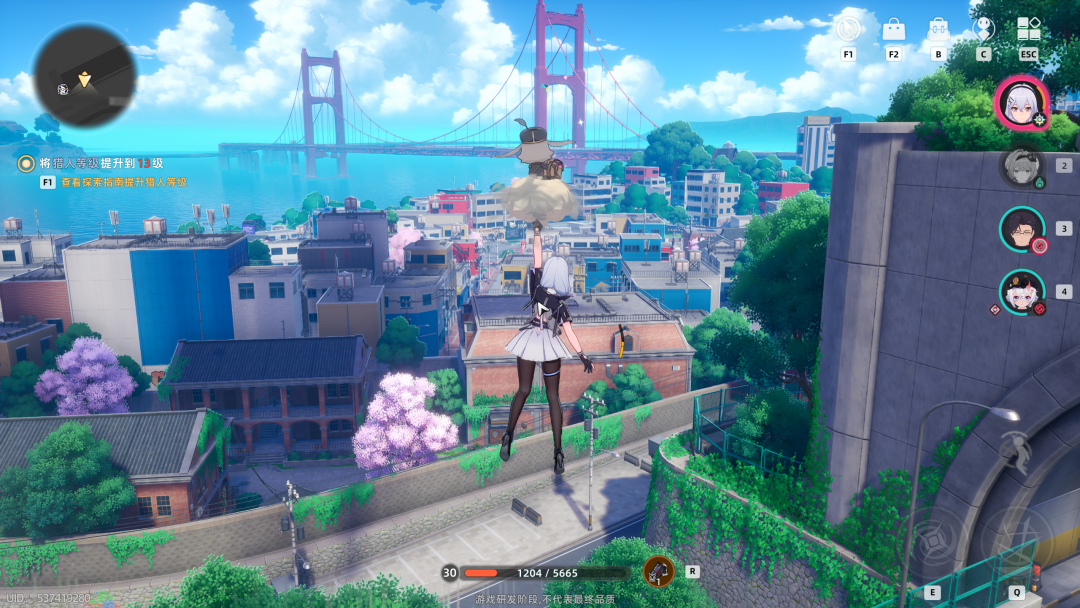Switch to the greyed-out second party member
Screen dimensions: 1080x608
(1022, 166)
